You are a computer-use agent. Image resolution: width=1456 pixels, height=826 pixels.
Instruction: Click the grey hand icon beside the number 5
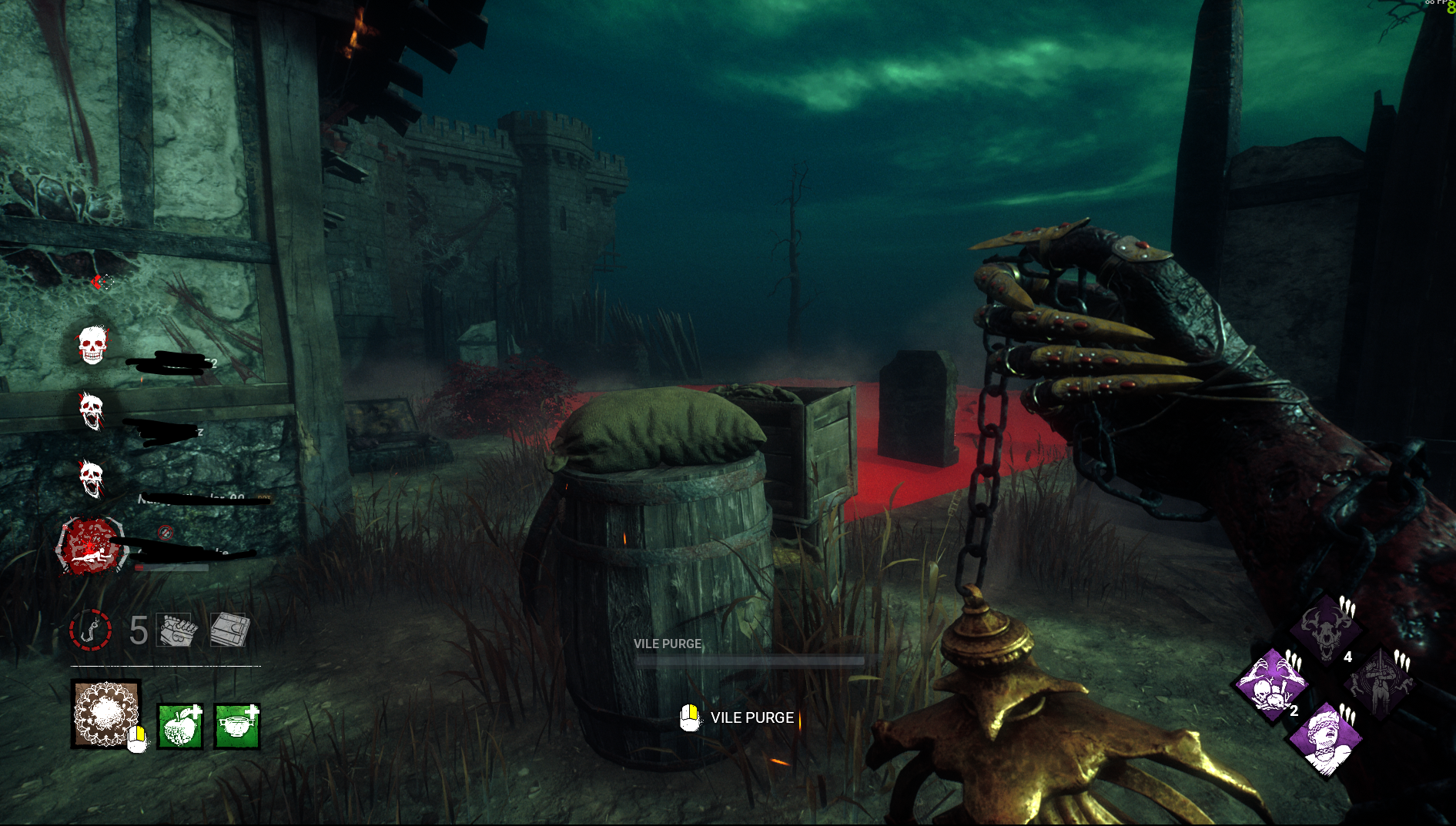pos(177,630)
